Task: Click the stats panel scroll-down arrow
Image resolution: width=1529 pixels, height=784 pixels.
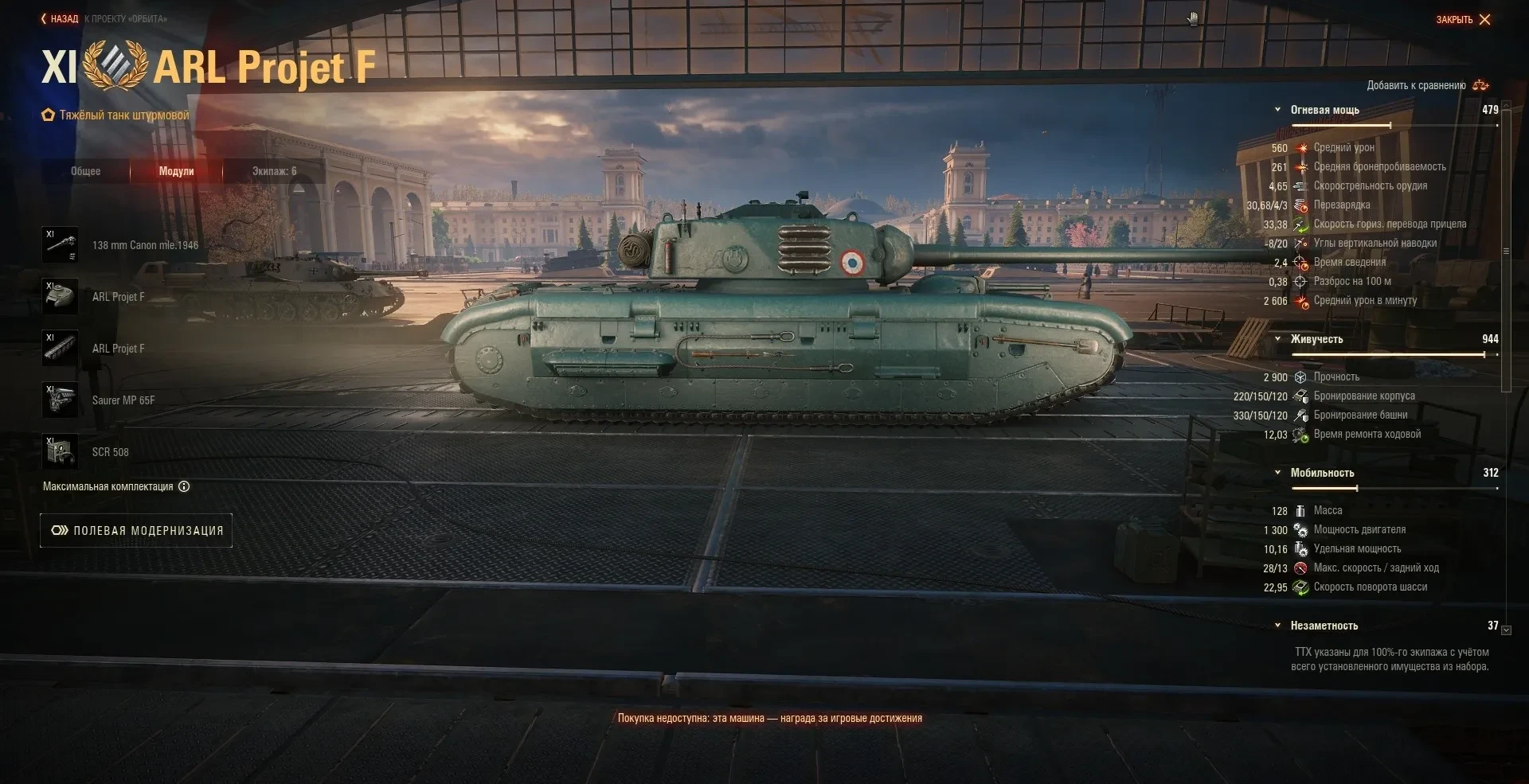Action: click(x=1506, y=630)
